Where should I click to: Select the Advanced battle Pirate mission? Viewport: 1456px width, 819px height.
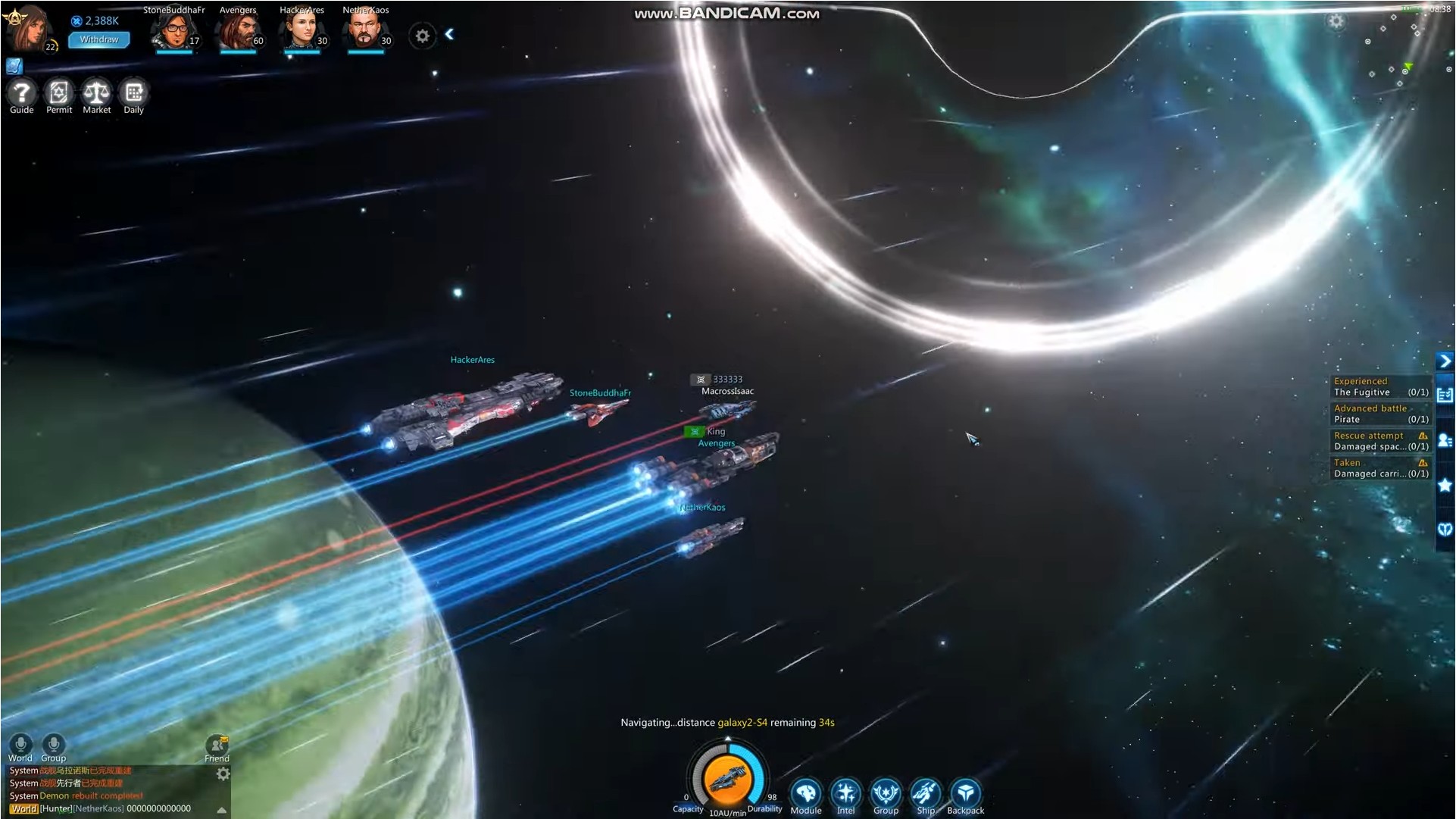1379,414
